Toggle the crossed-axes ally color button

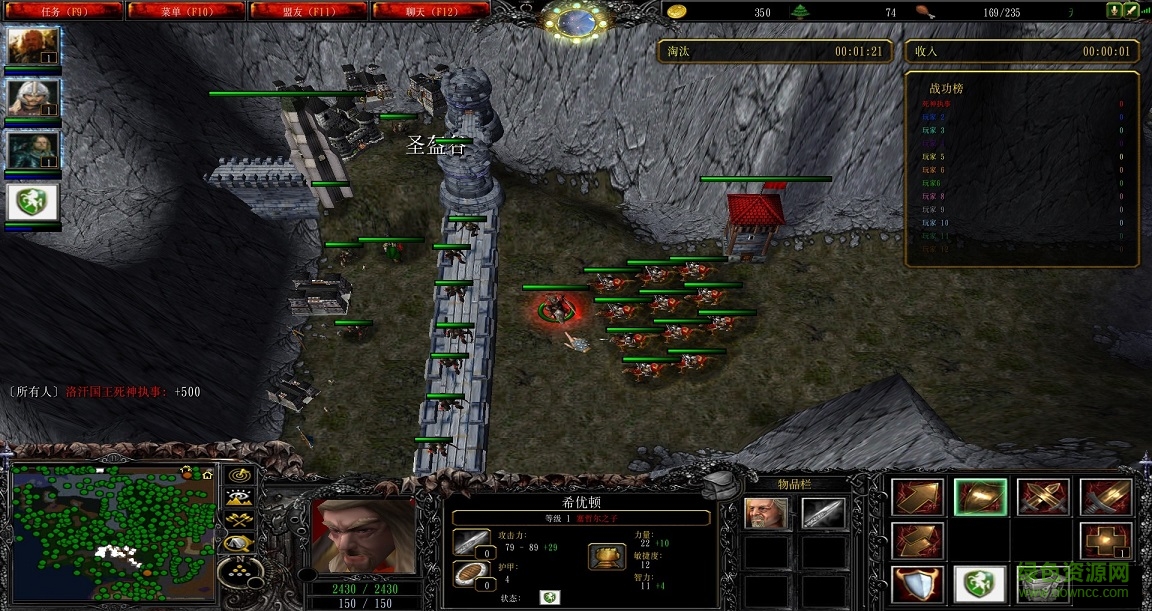click(x=240, y=521)
